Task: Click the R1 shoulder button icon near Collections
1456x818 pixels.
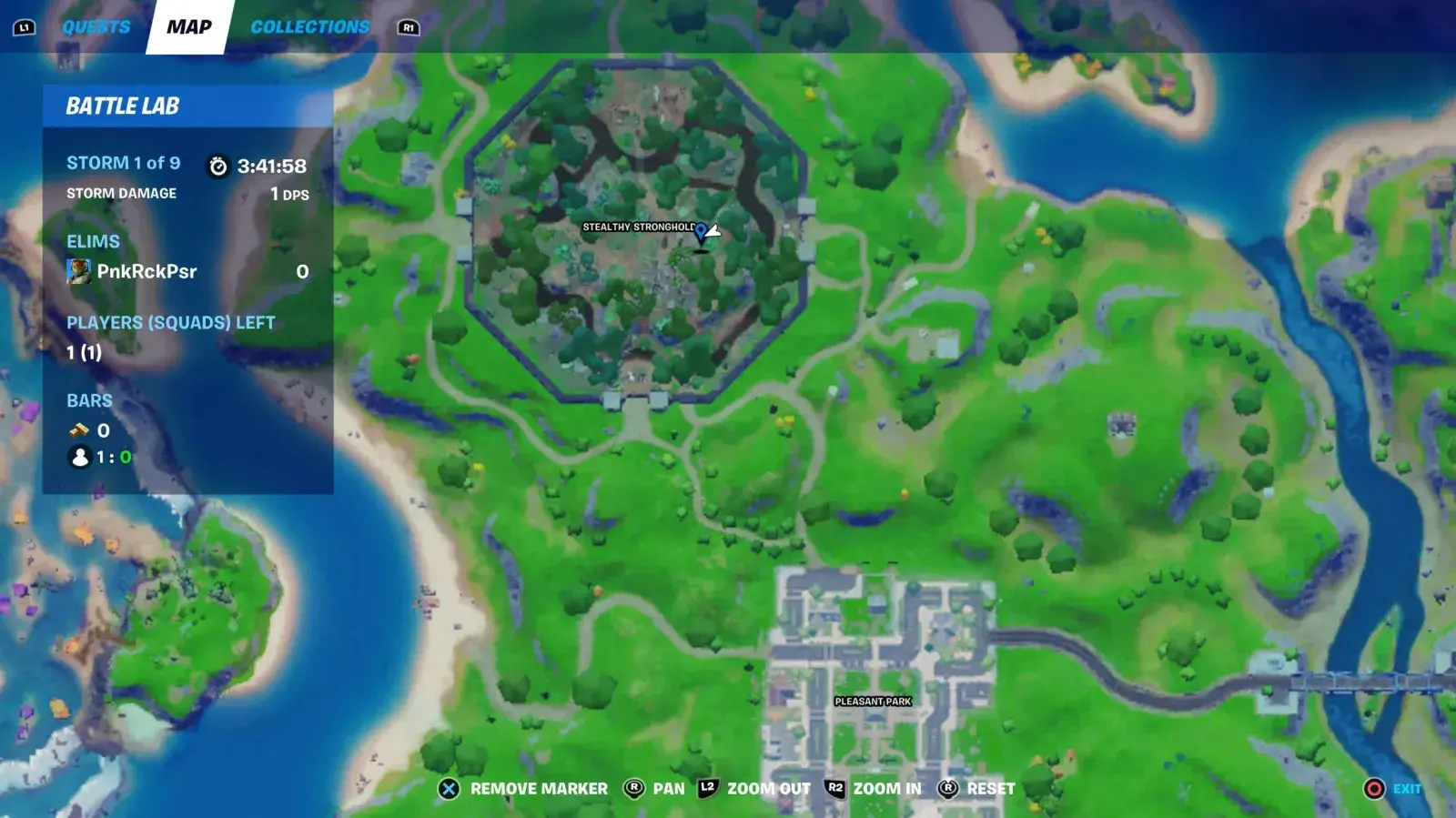Action: pyautogui.click(x=409, y=27)
